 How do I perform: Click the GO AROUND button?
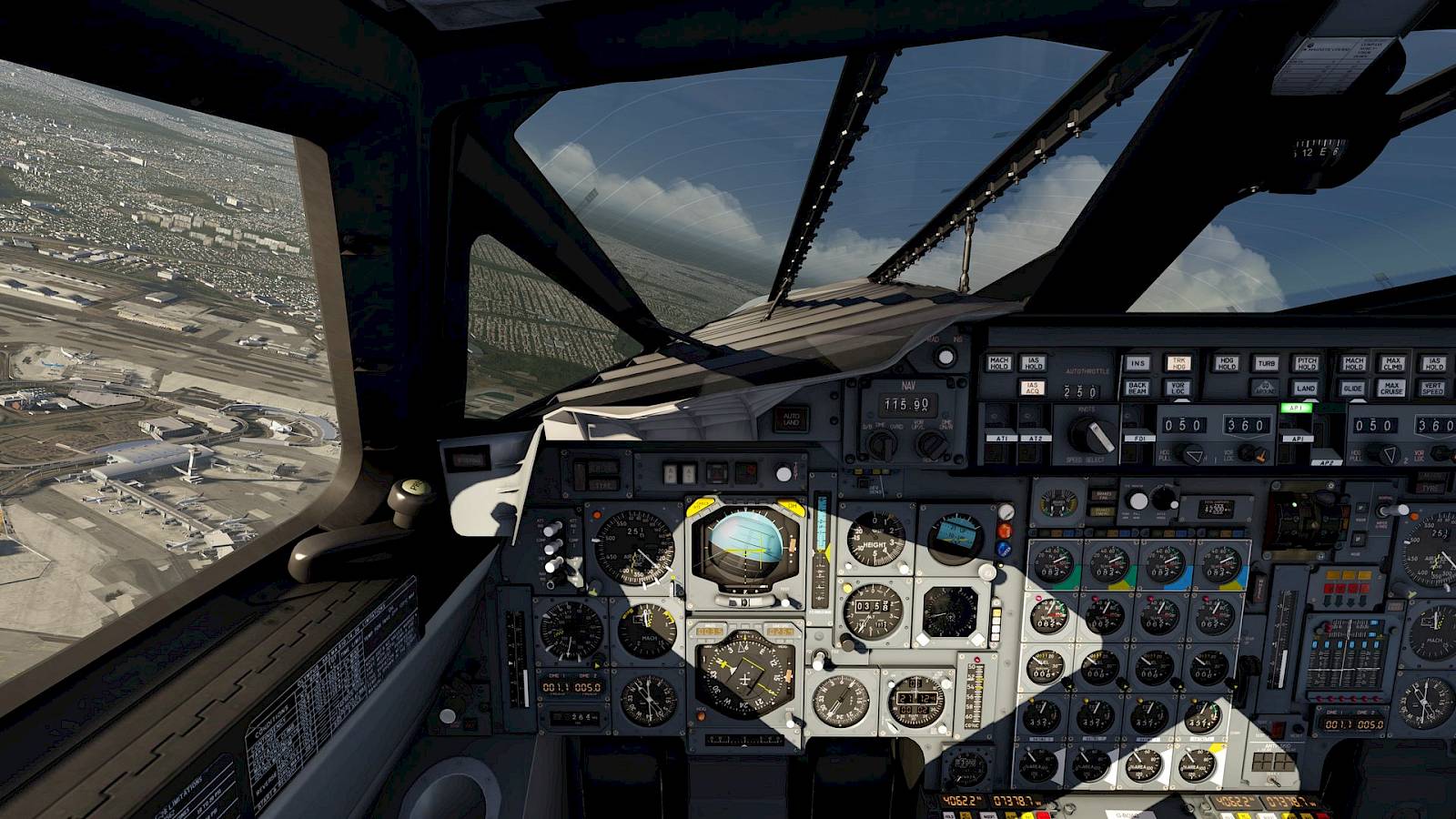(1266, 388)
